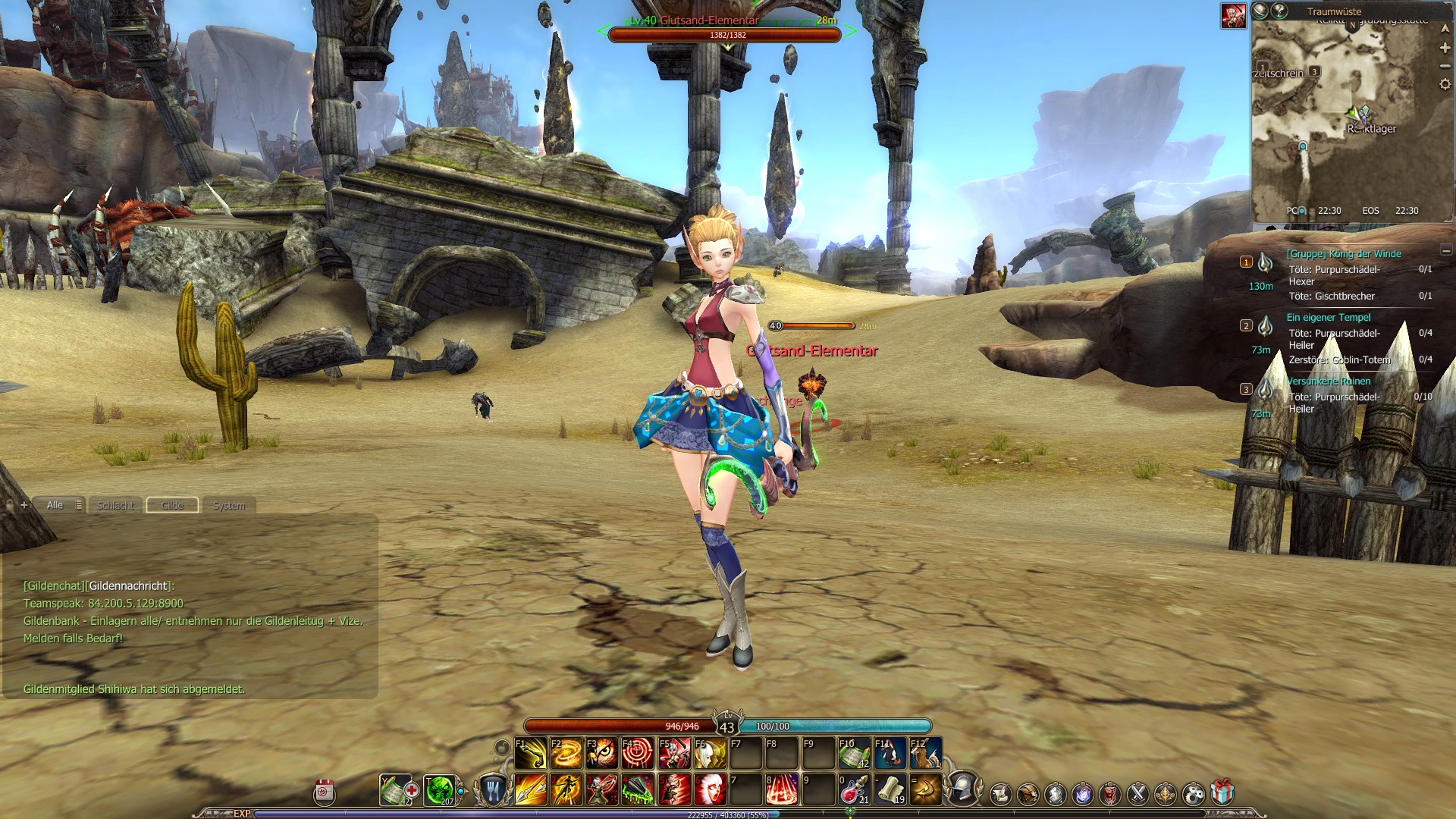Switch to the Gilde chat tab
This screenshot has height=819, width=1456.
point(172,506)
